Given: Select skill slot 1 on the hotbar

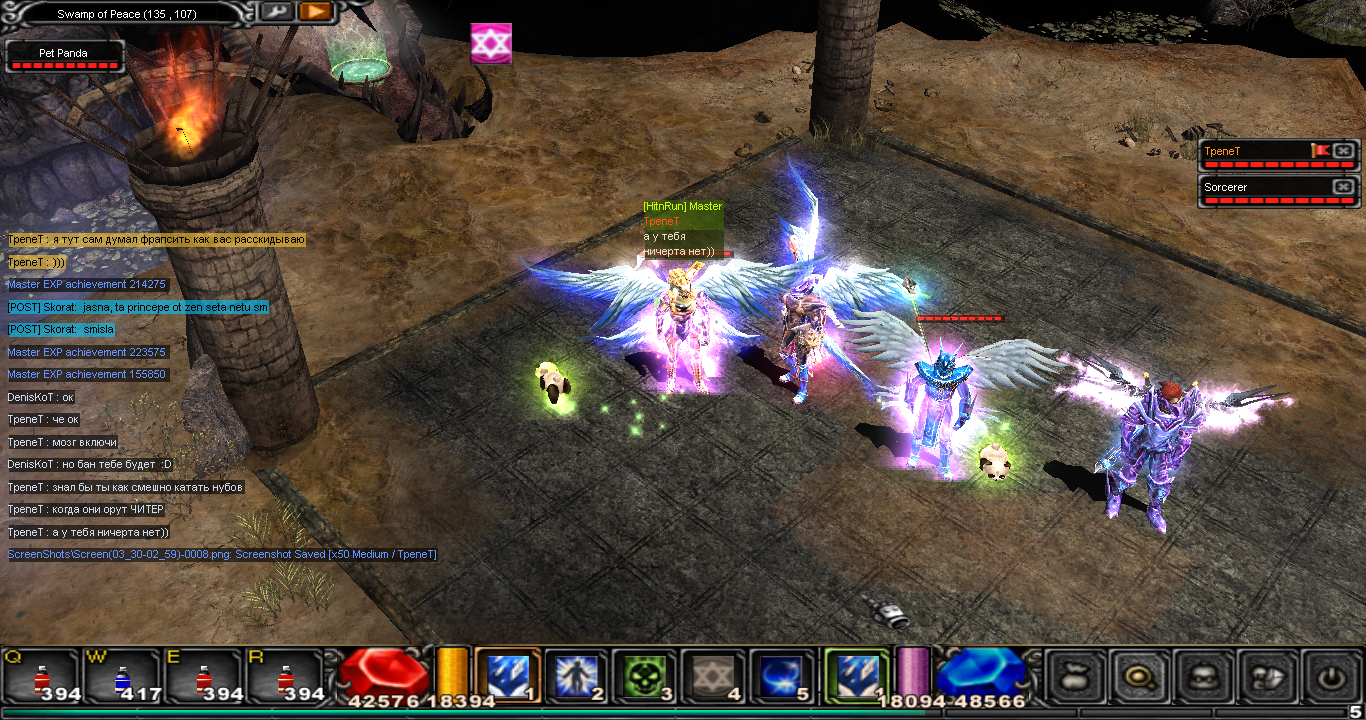Looking at the screenshot, I should coord(507,675).
